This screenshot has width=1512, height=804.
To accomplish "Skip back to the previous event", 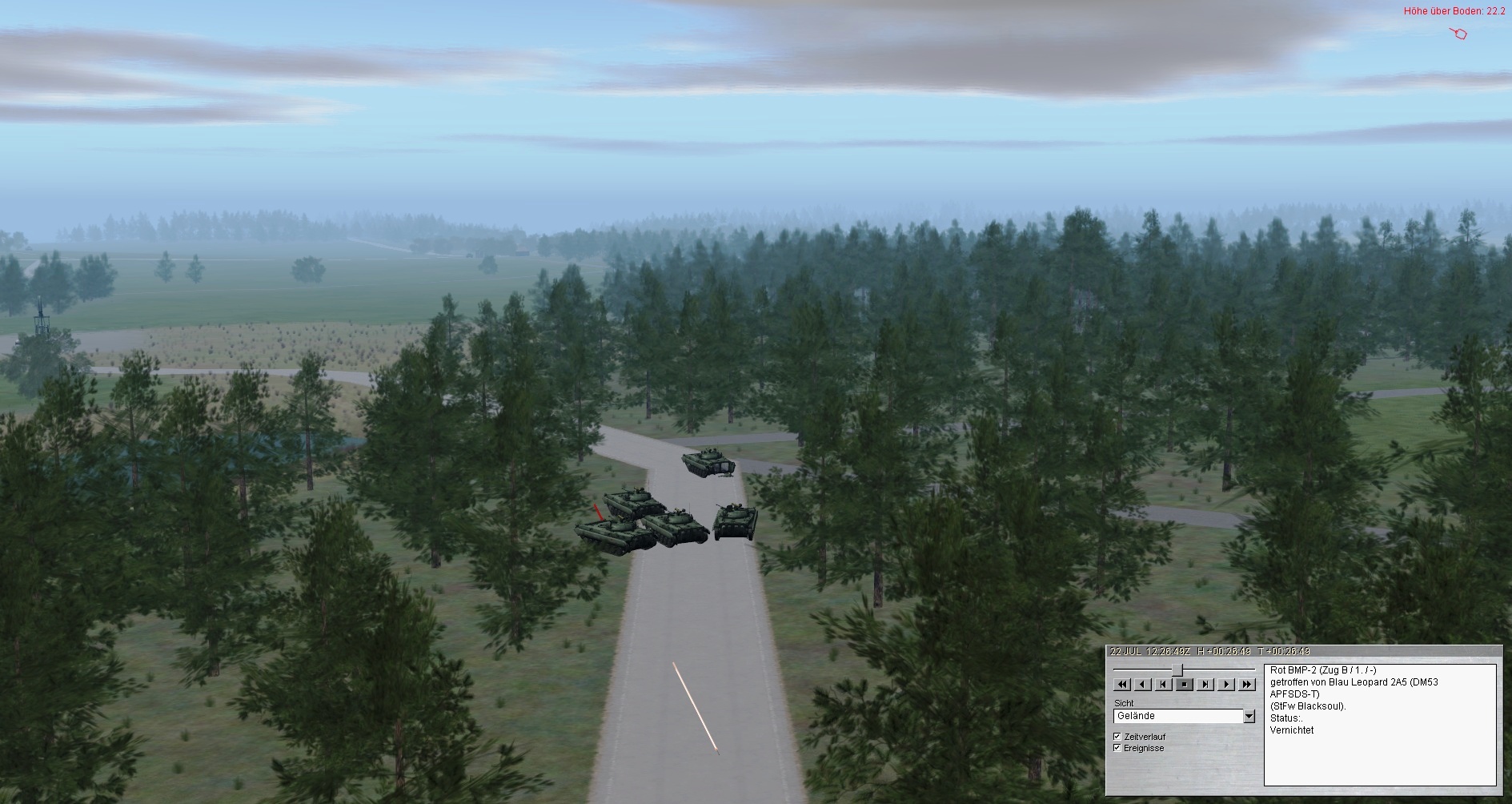I will tap(1163, 684).
